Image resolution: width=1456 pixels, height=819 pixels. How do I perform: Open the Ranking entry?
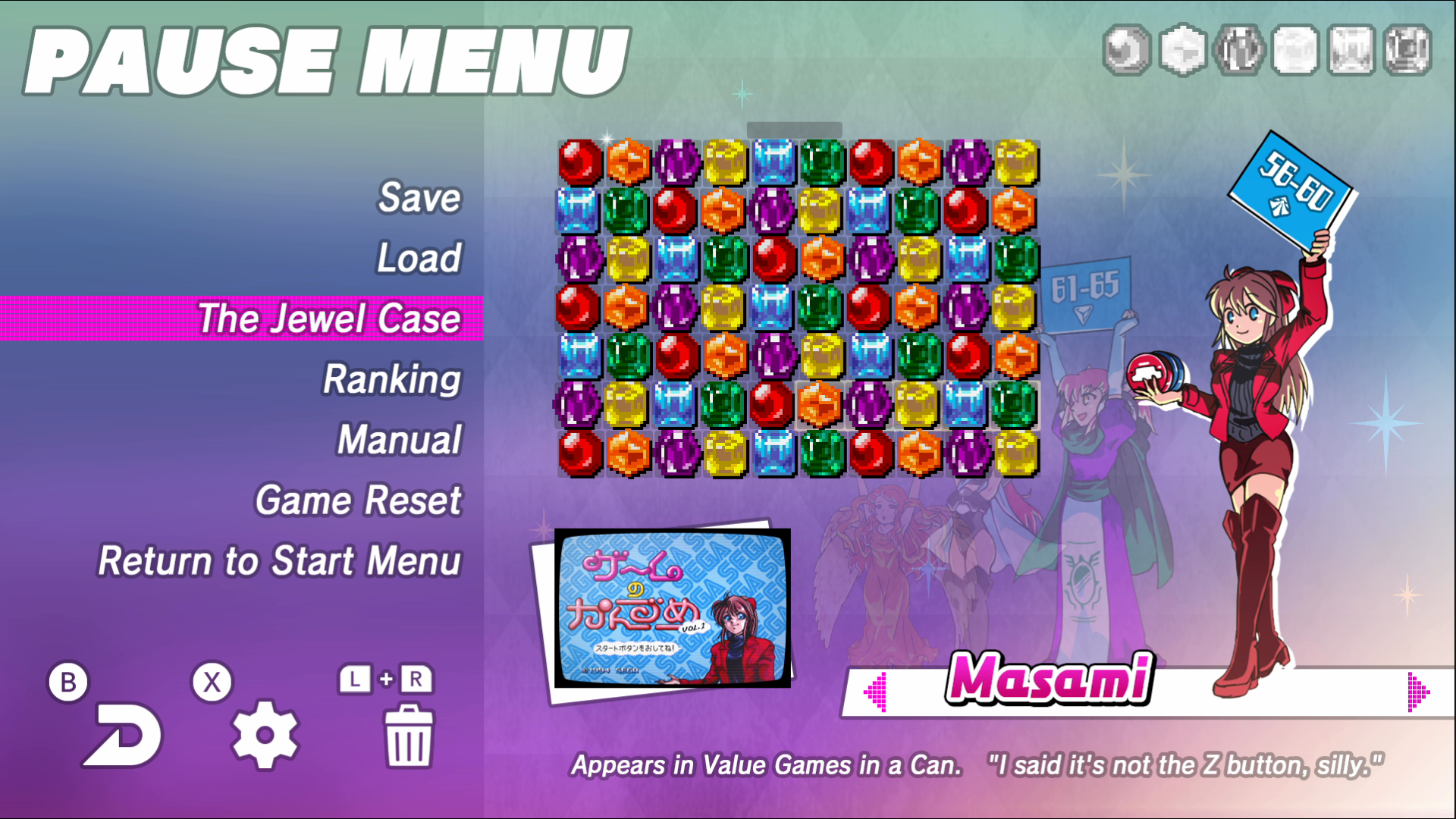pos(392,379)
